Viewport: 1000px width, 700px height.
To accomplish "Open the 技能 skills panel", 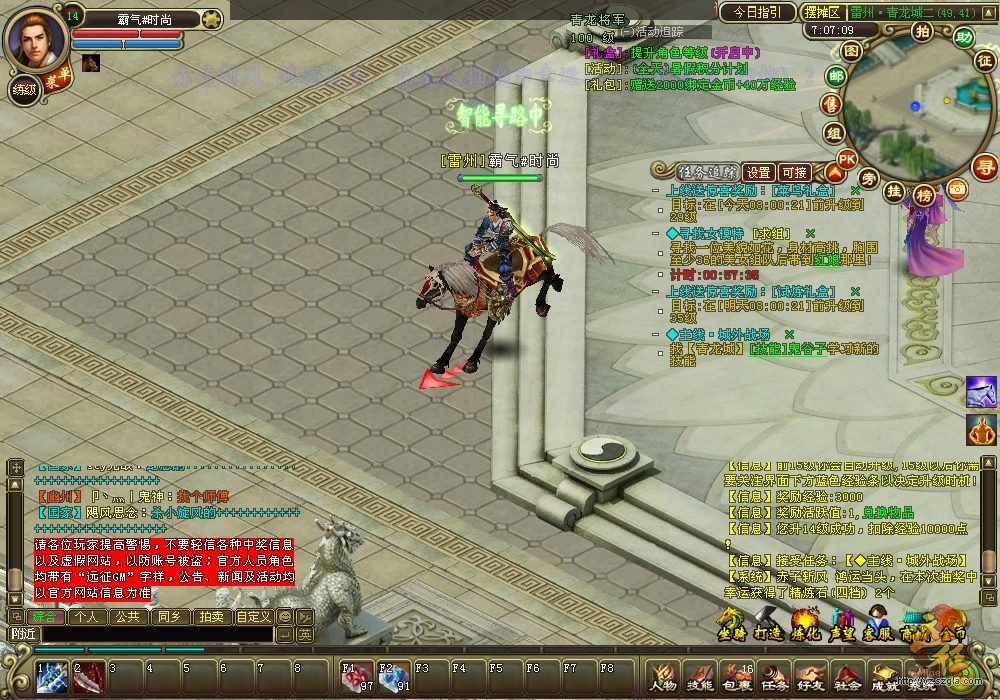I will (700, 677).
